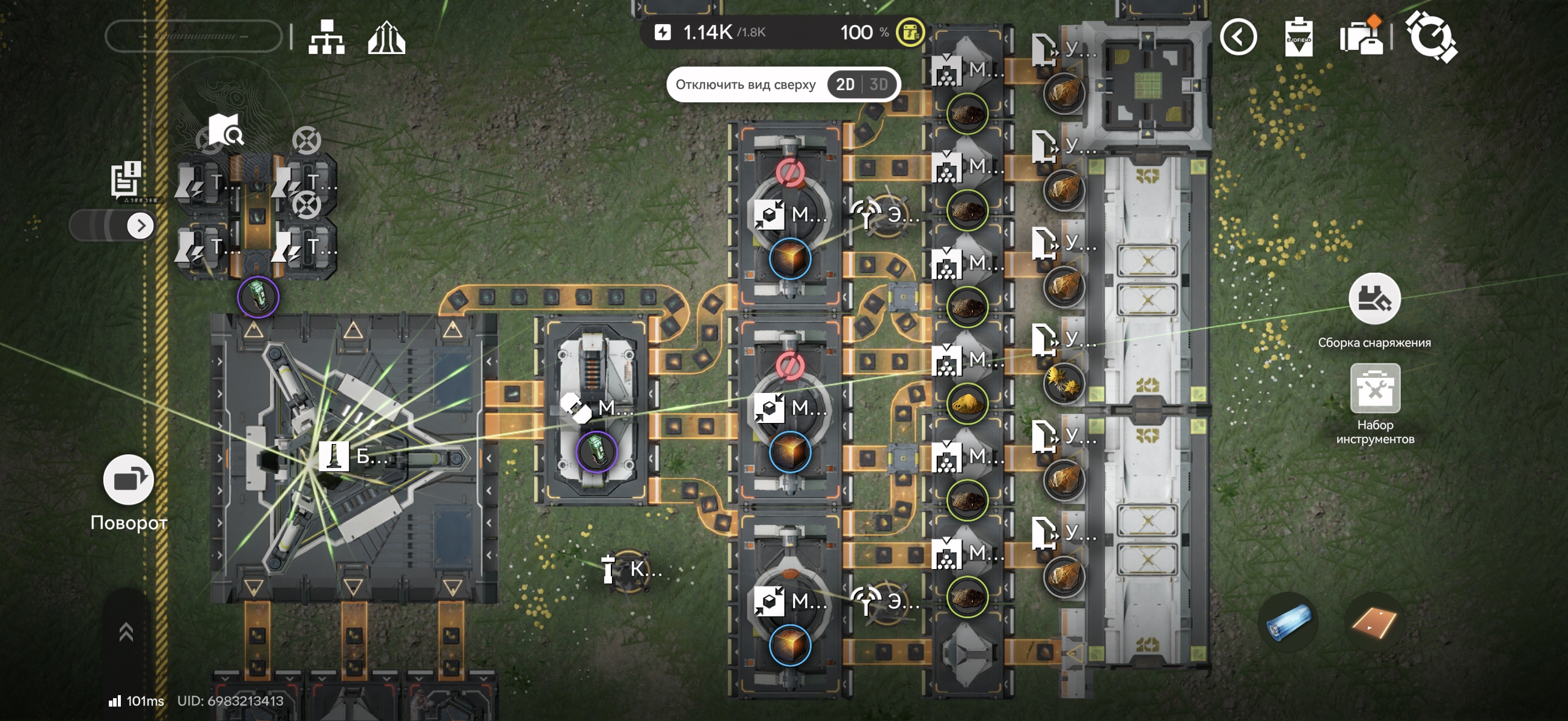Select the blue pipe build item
The width and height of the screenshot is (1568, 721).
[x=1288, y=622]
